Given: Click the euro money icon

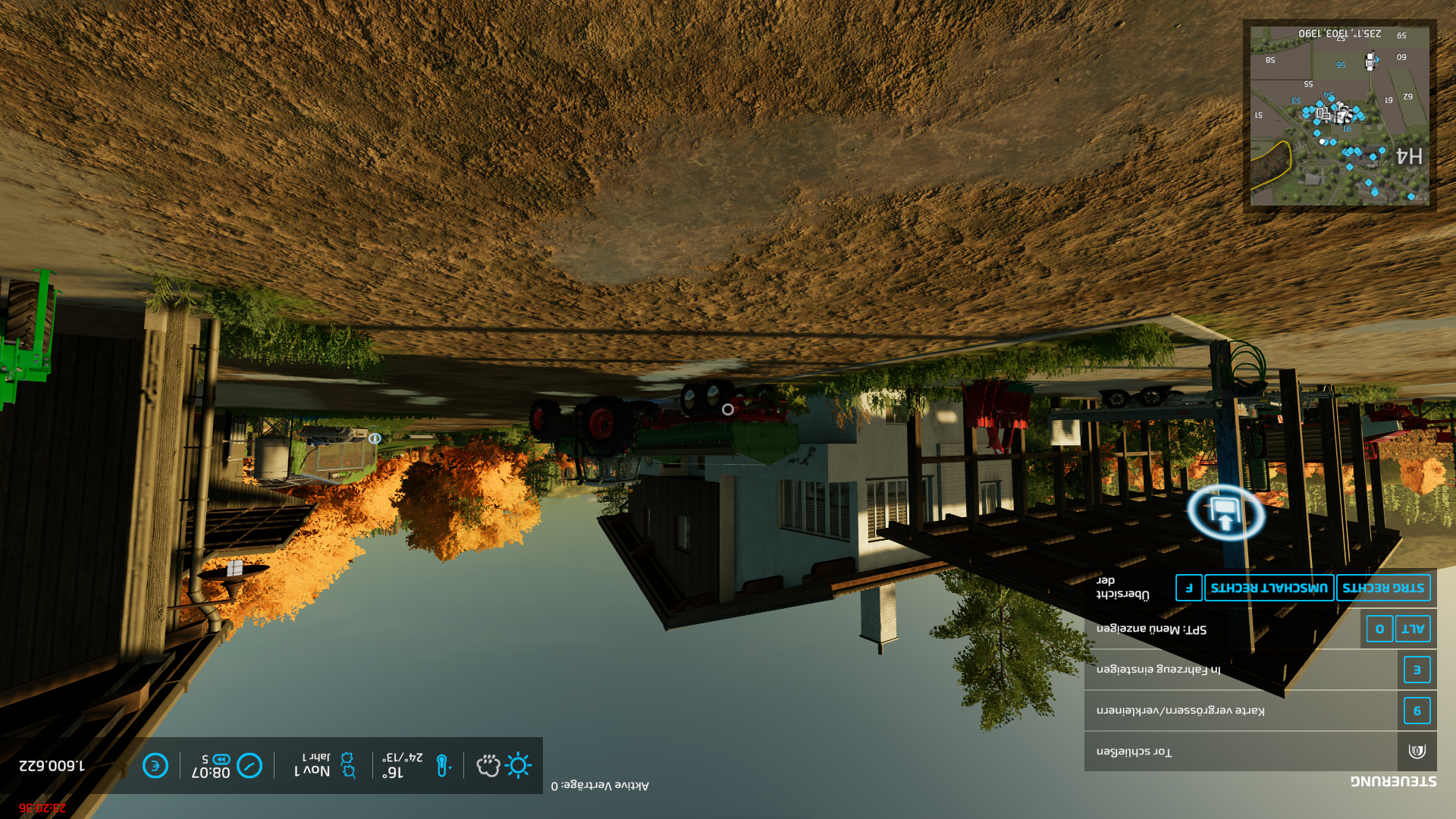Looking at the screenshot, I should (x=155, y=765).
